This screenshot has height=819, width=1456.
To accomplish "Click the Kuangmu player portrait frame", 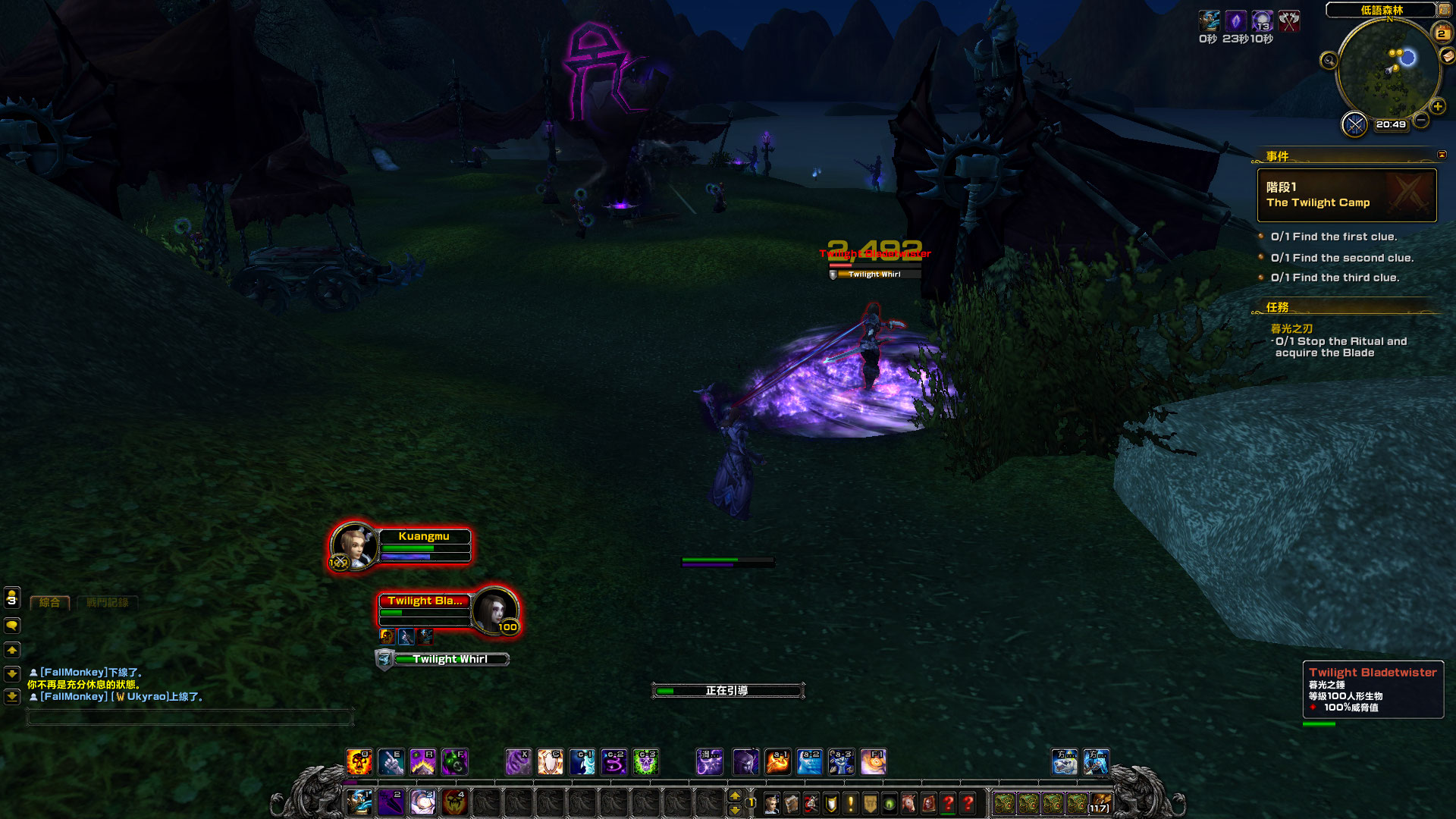I will click(353, 544).
